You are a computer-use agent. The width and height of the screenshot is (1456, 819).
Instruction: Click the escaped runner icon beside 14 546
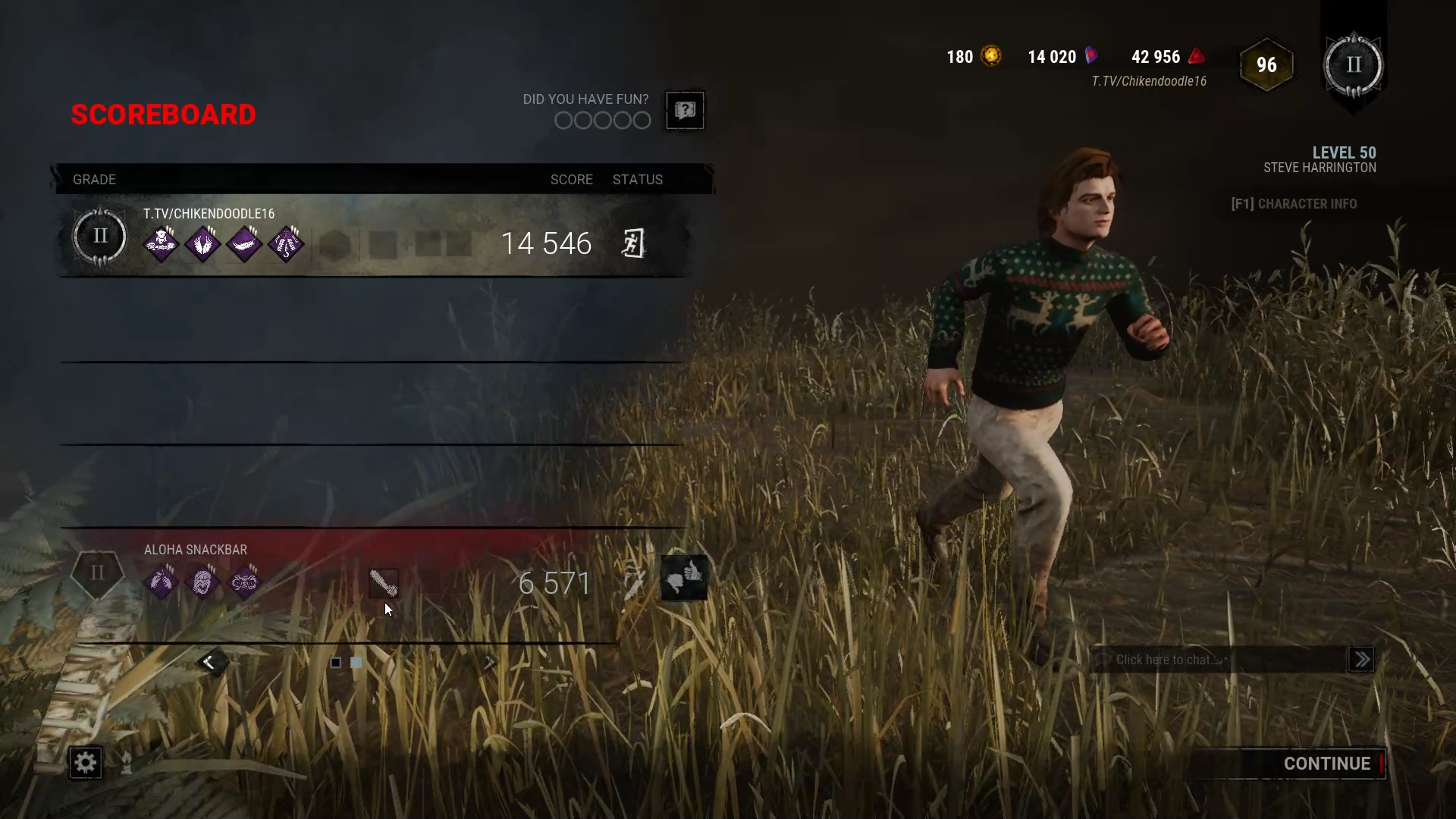click(x=635, y=243)
